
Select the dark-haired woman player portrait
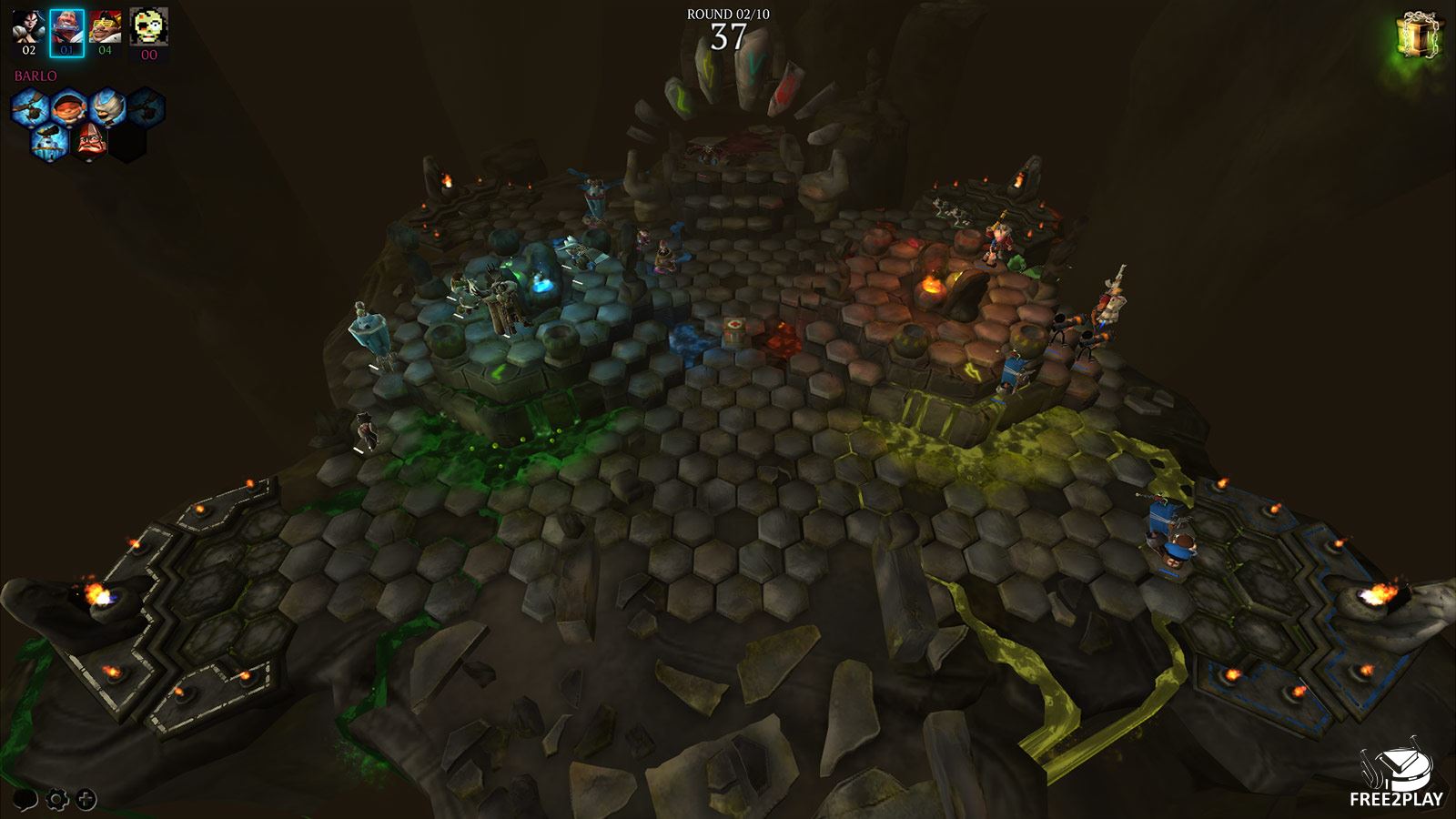click(28, 27)
